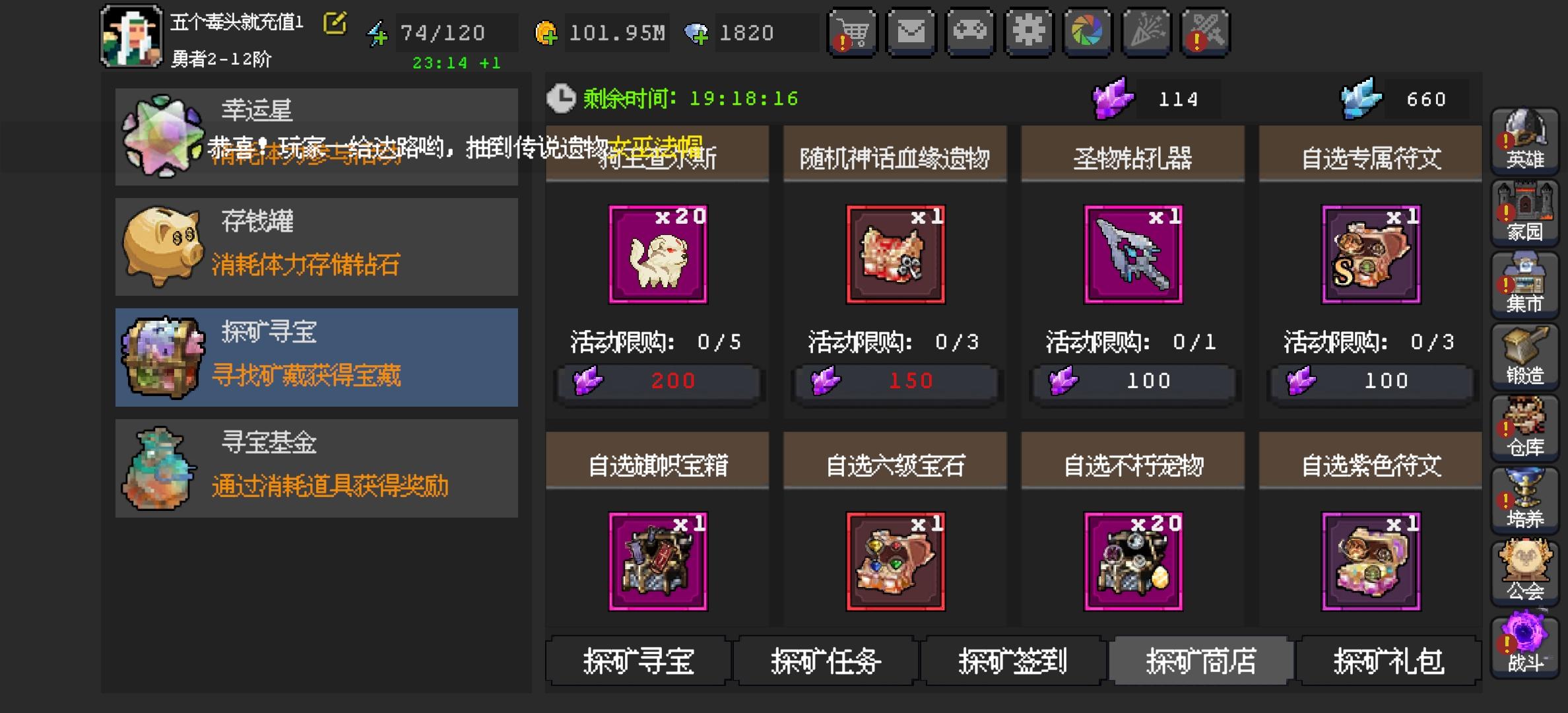This screenshot has height=713, width=1568.
Task: Open the 英雄 (Hero) sidebar icon
Action: pos(1524,142)
